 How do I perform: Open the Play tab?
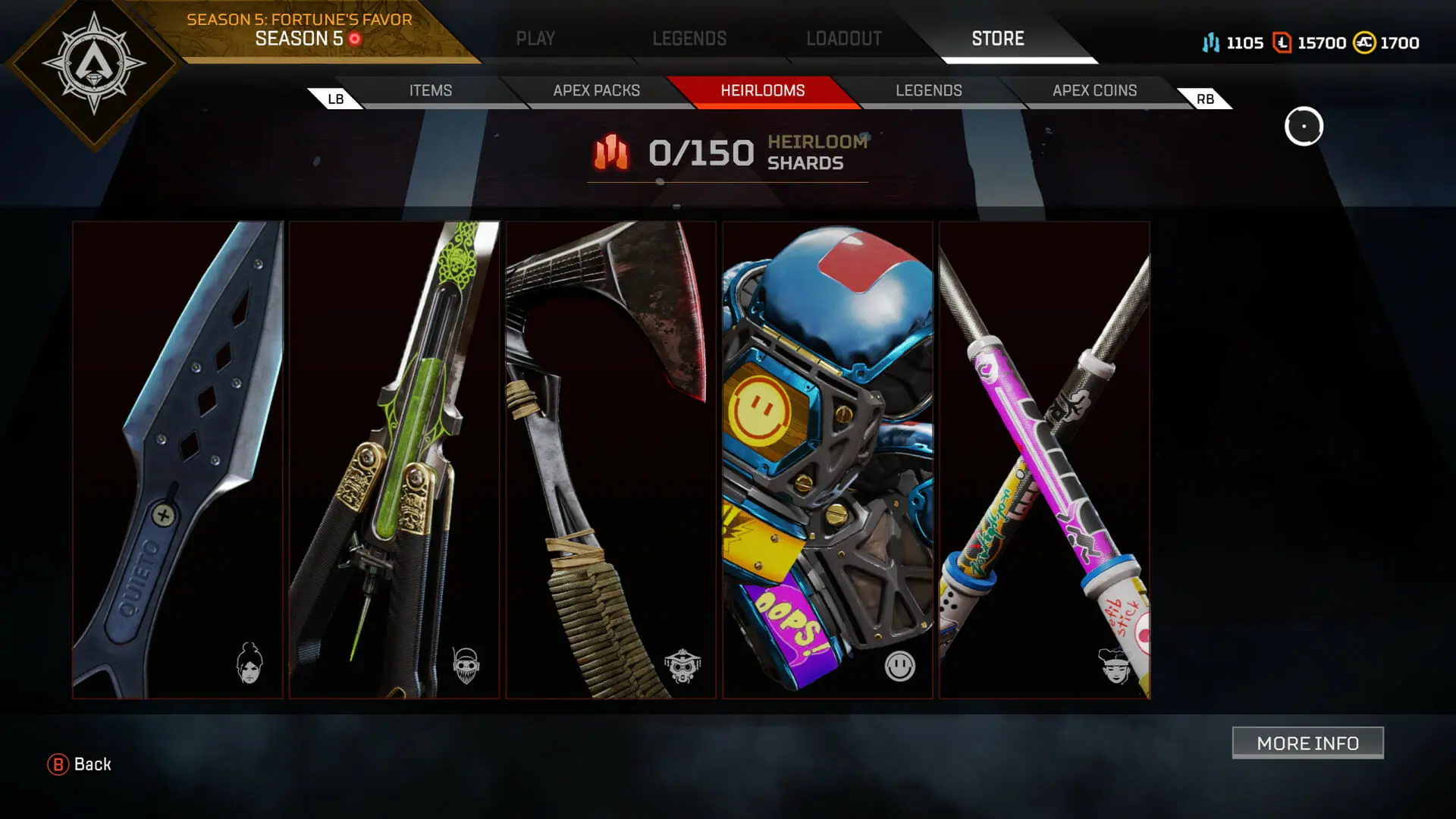(x=535, y=39)
